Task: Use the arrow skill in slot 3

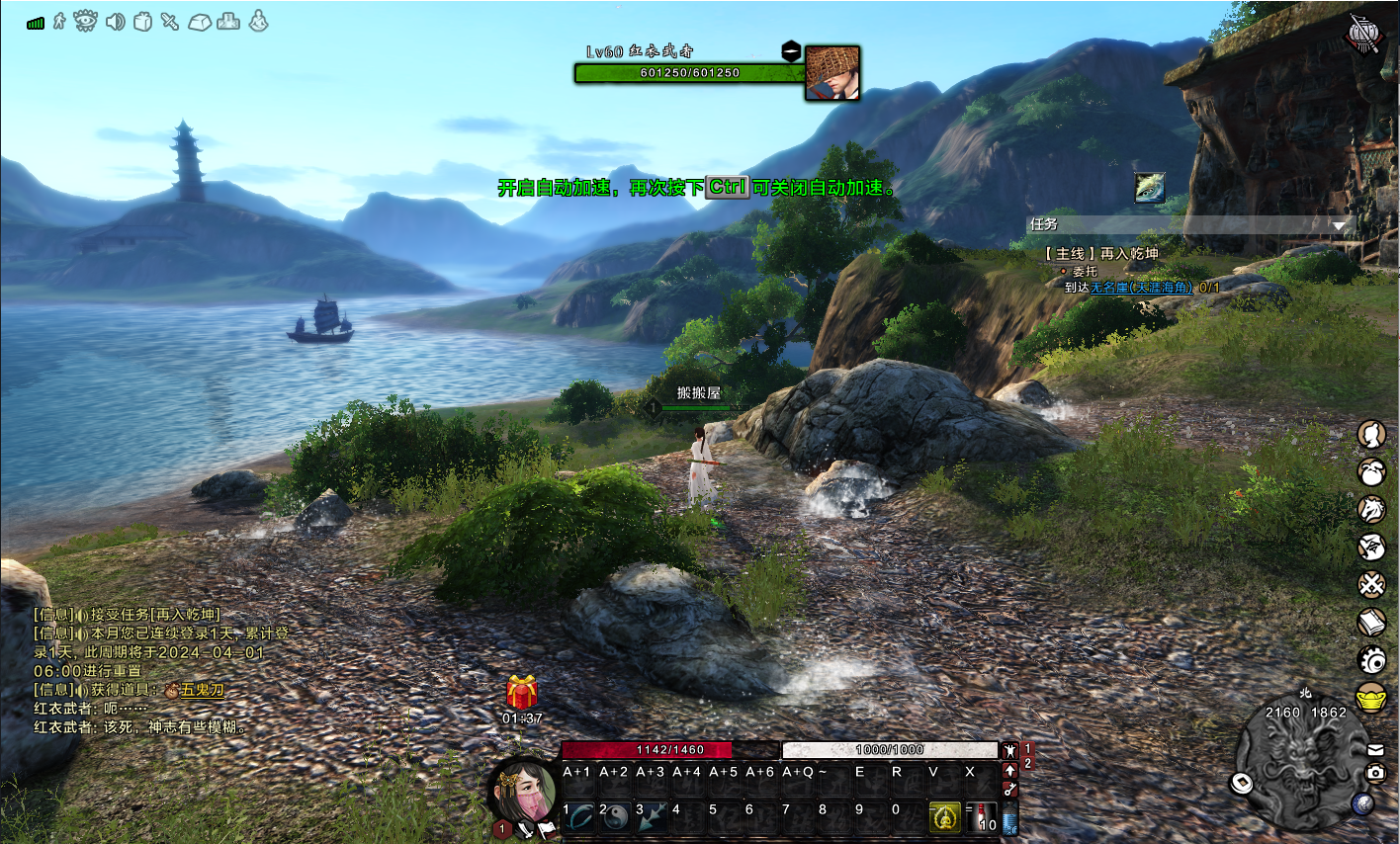Action: (x=652, y=815)
